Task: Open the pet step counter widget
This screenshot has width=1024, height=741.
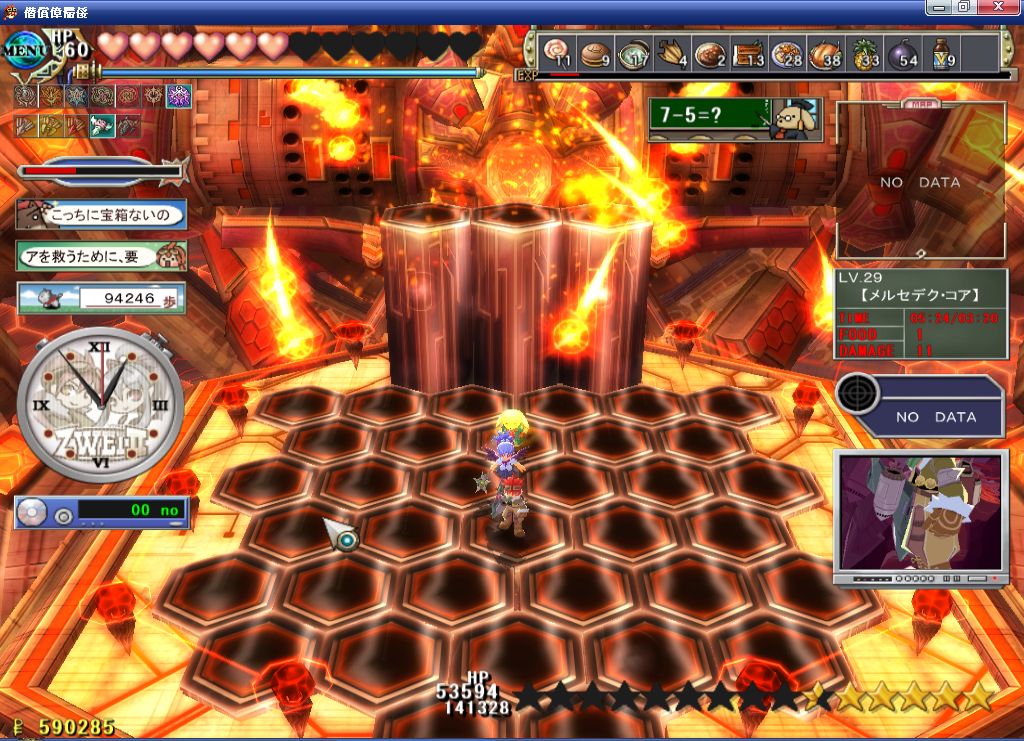Action: (101, 297)
